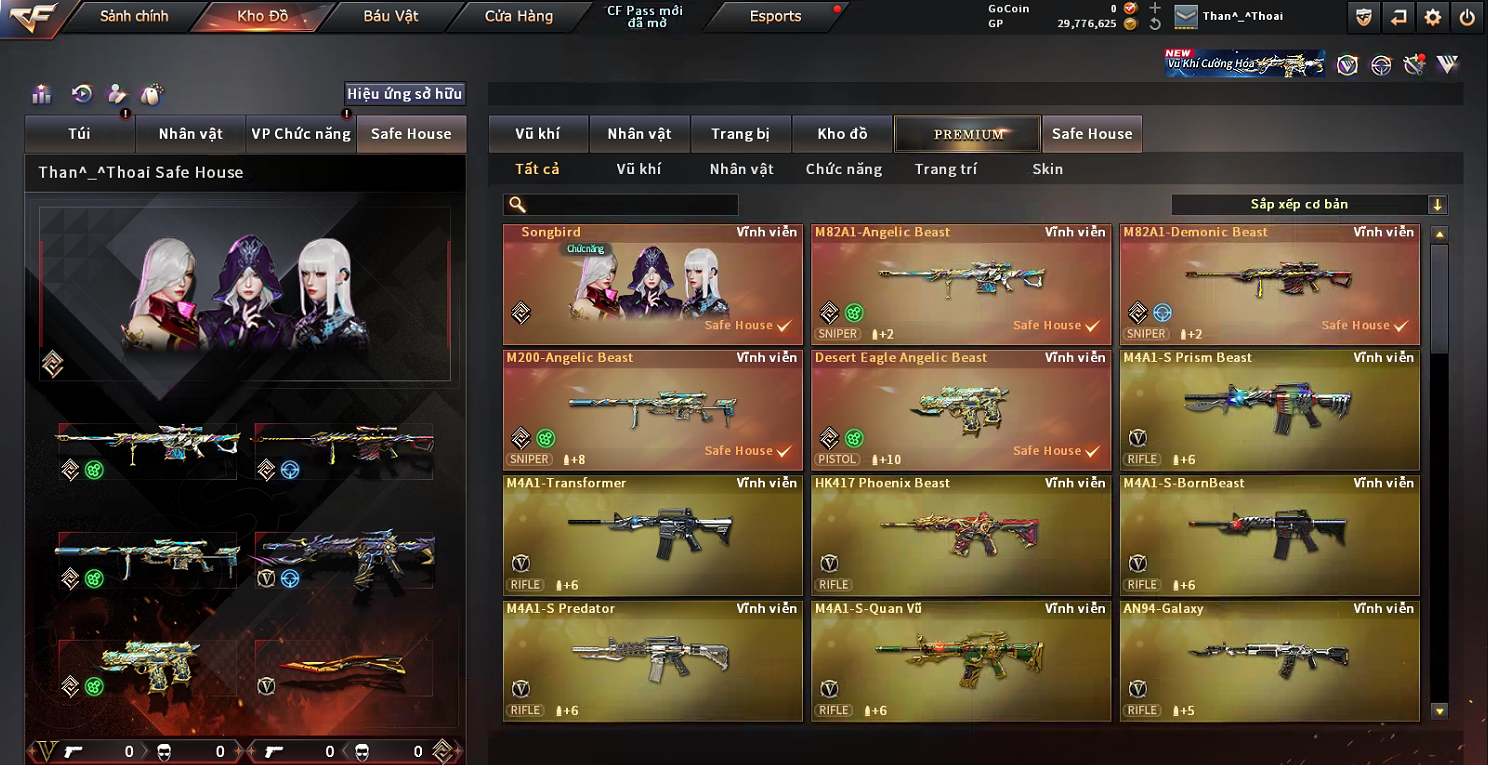The width and height of the screenshot is (1488, 765).
Task: Switch to the Túi tab
Action: tap(79, 134)
